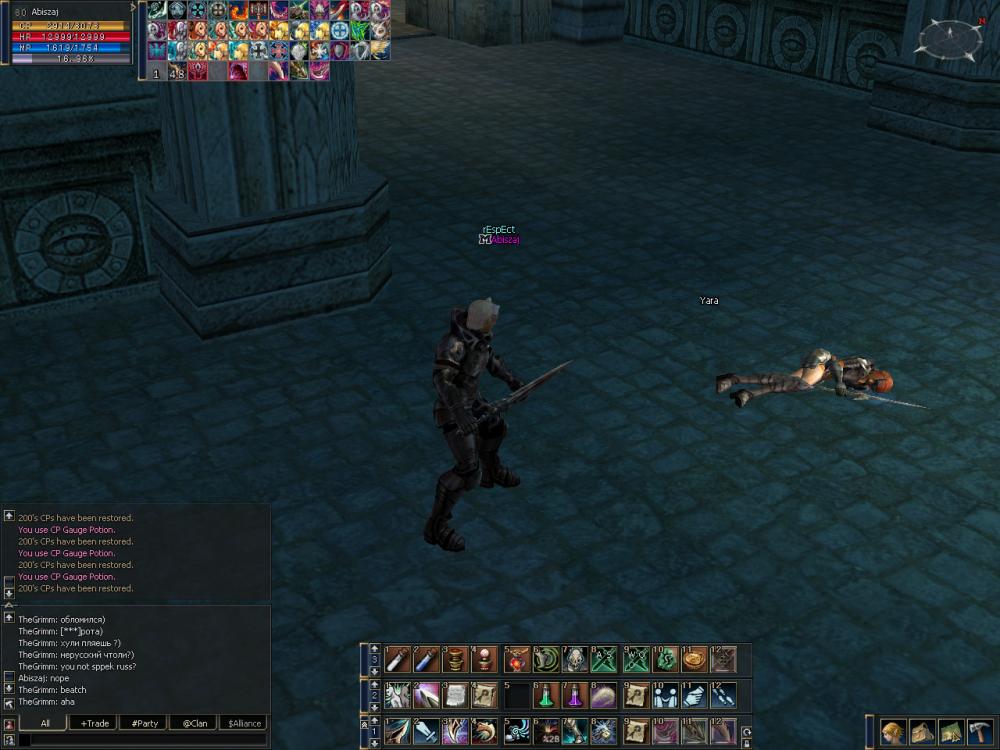Use the green potion in hotbar slot 6

click(546, 695)
